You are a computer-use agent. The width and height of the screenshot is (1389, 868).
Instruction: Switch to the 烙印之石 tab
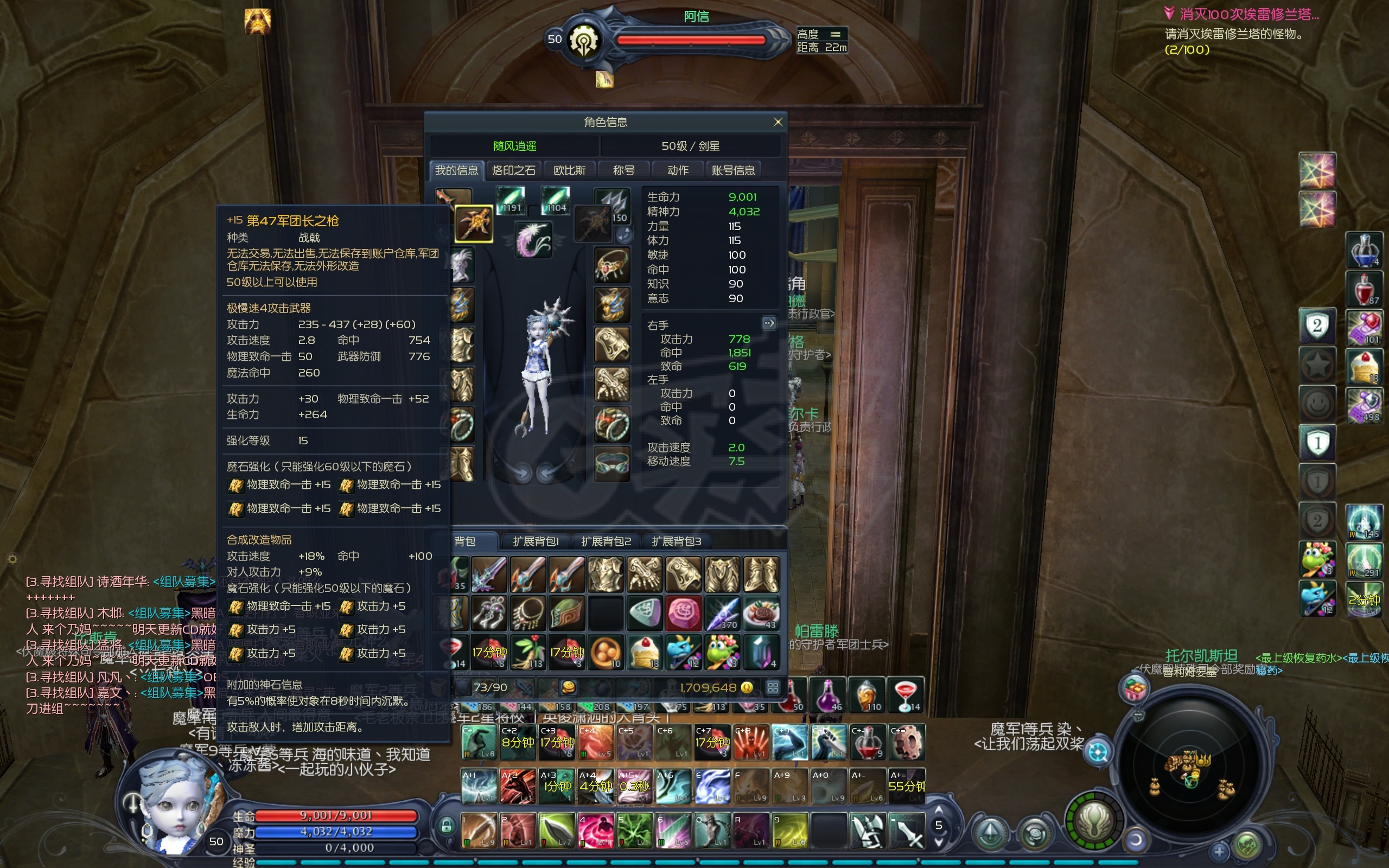[x=513, y=170]
